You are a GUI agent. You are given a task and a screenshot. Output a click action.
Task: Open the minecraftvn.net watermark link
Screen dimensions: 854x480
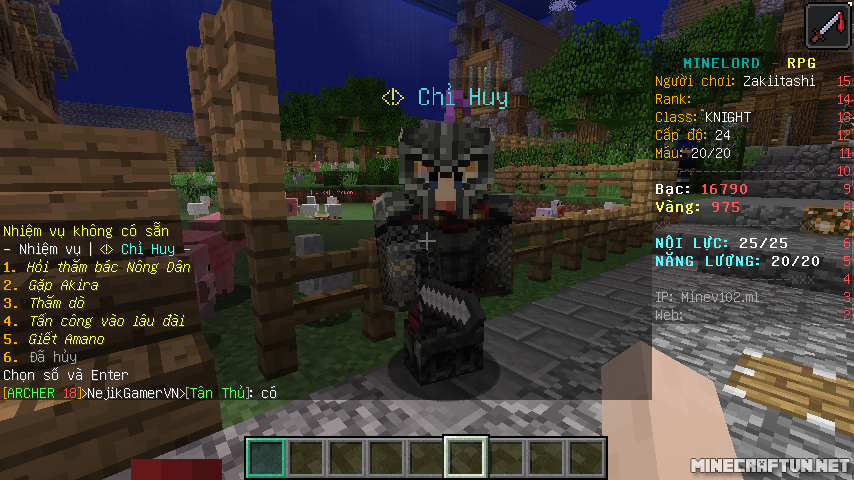pos(769,466)
